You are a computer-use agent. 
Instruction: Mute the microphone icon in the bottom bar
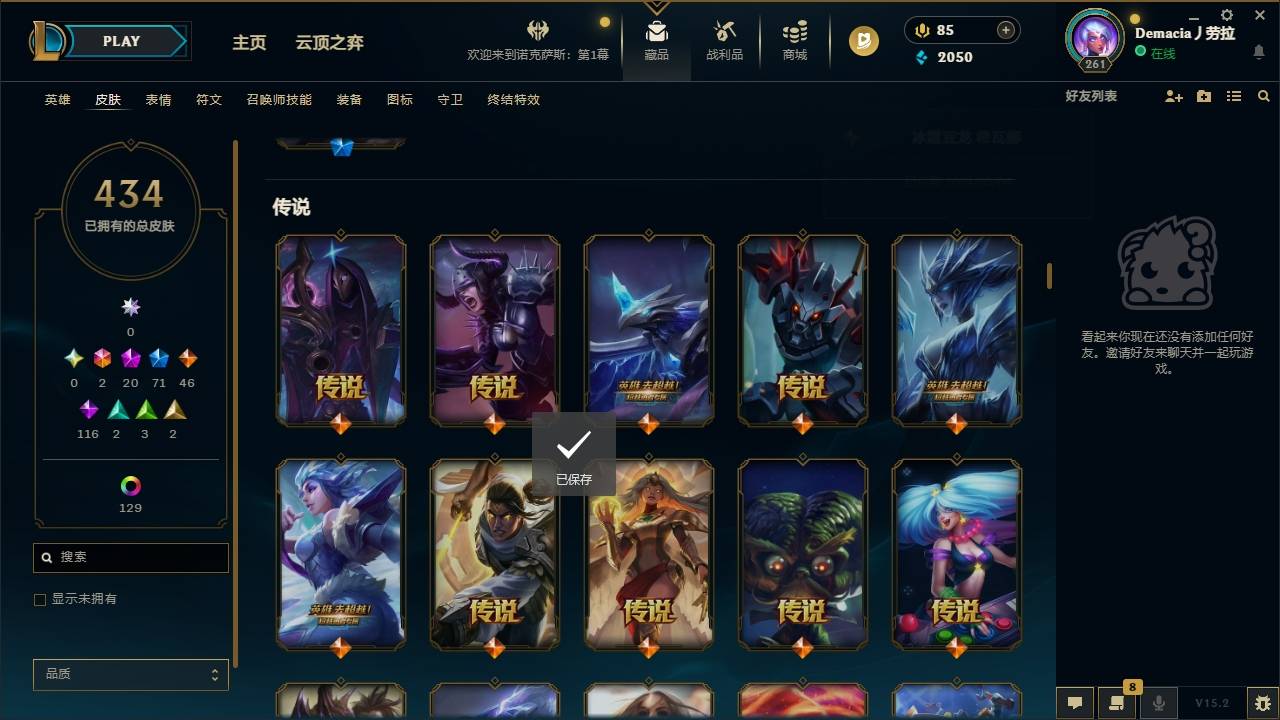(1158, 703)
